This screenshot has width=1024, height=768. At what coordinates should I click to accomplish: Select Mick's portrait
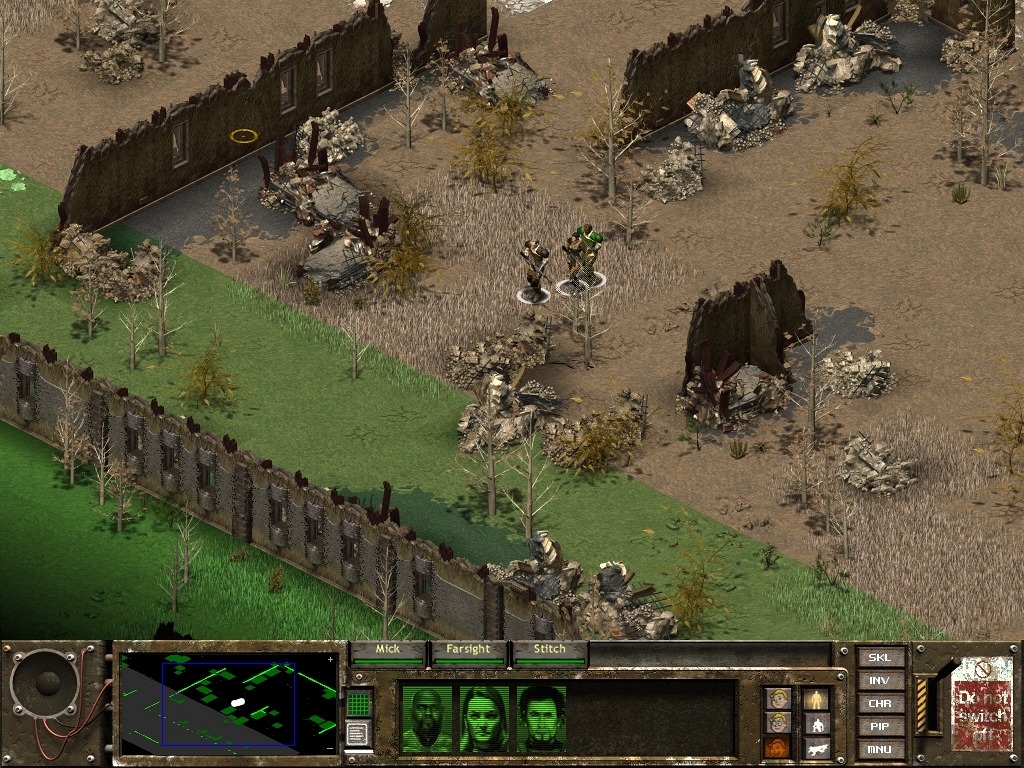pyautogui.click(x=426, y=718)
